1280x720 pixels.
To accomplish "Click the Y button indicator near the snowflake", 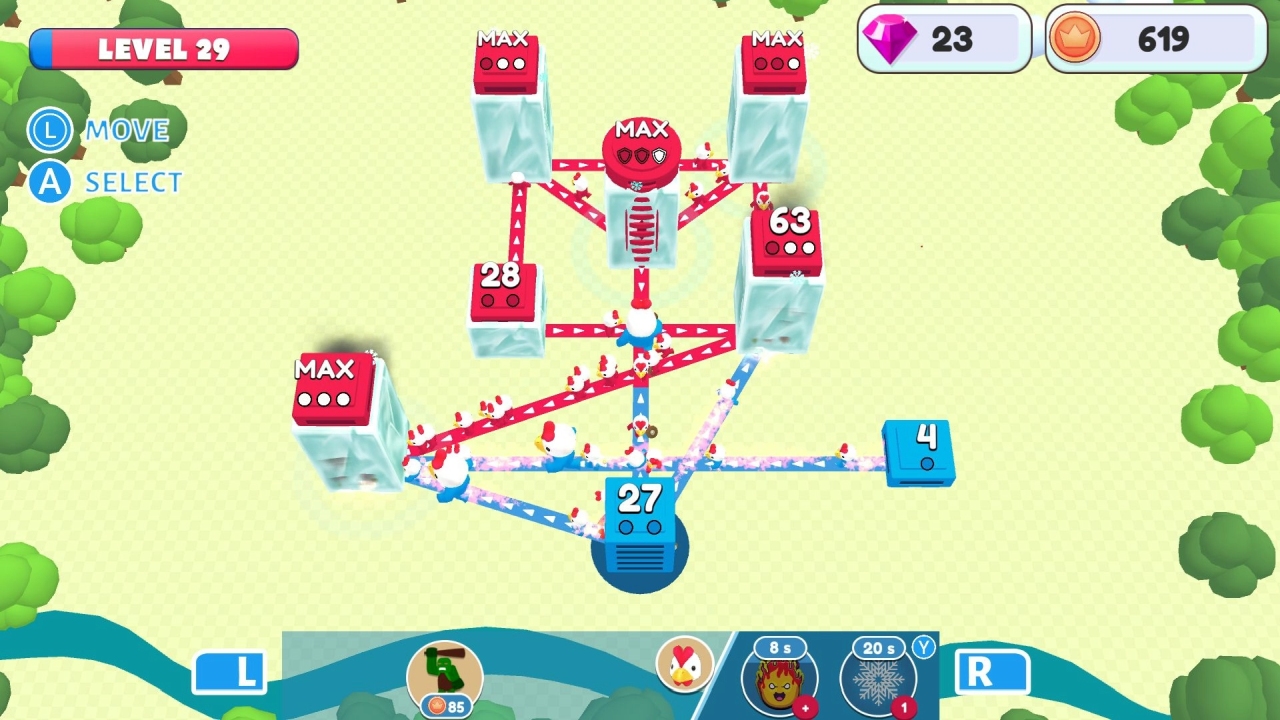I will pos(925,648).
